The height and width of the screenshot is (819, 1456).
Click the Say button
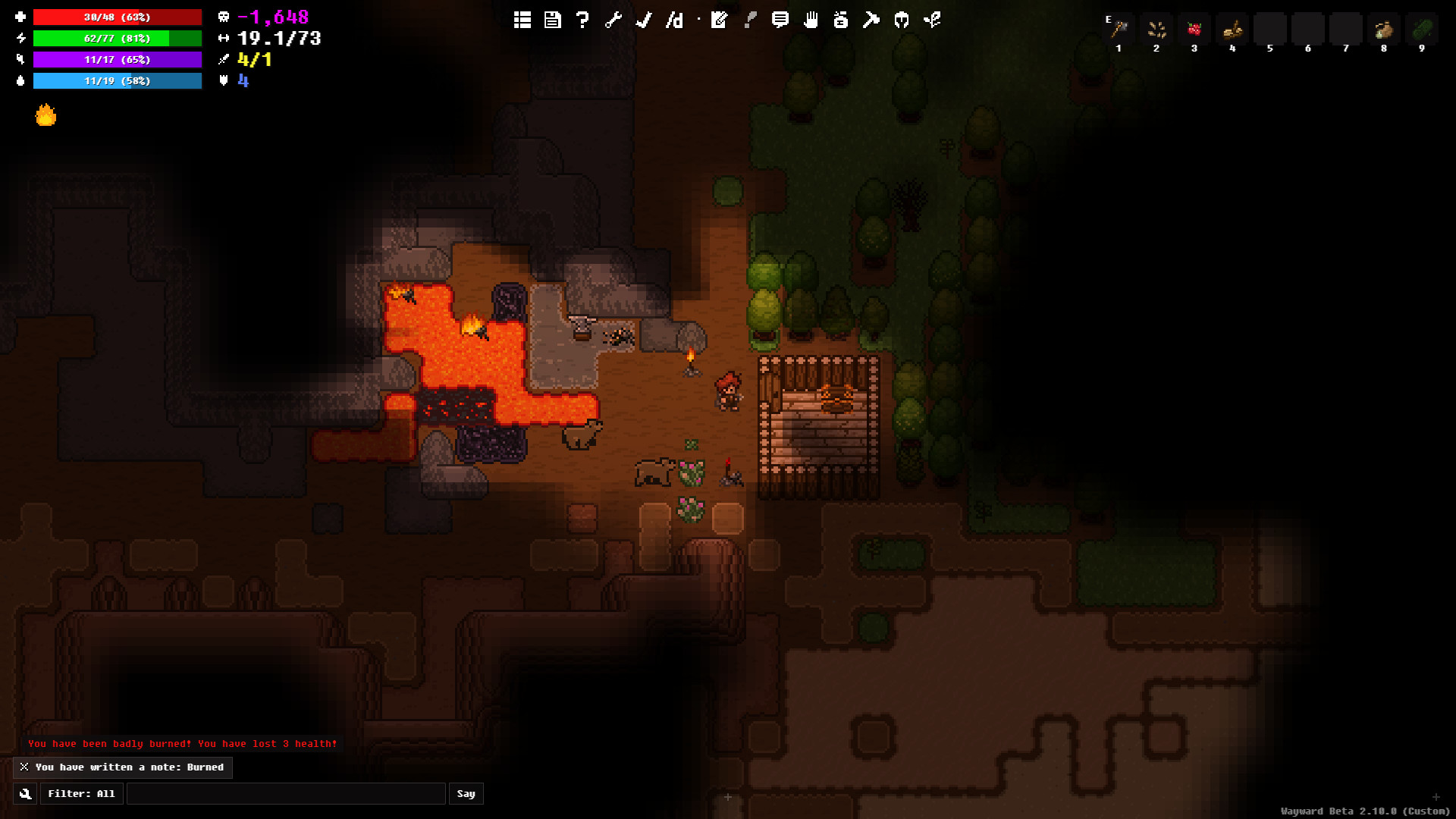(x=466, y=794)
